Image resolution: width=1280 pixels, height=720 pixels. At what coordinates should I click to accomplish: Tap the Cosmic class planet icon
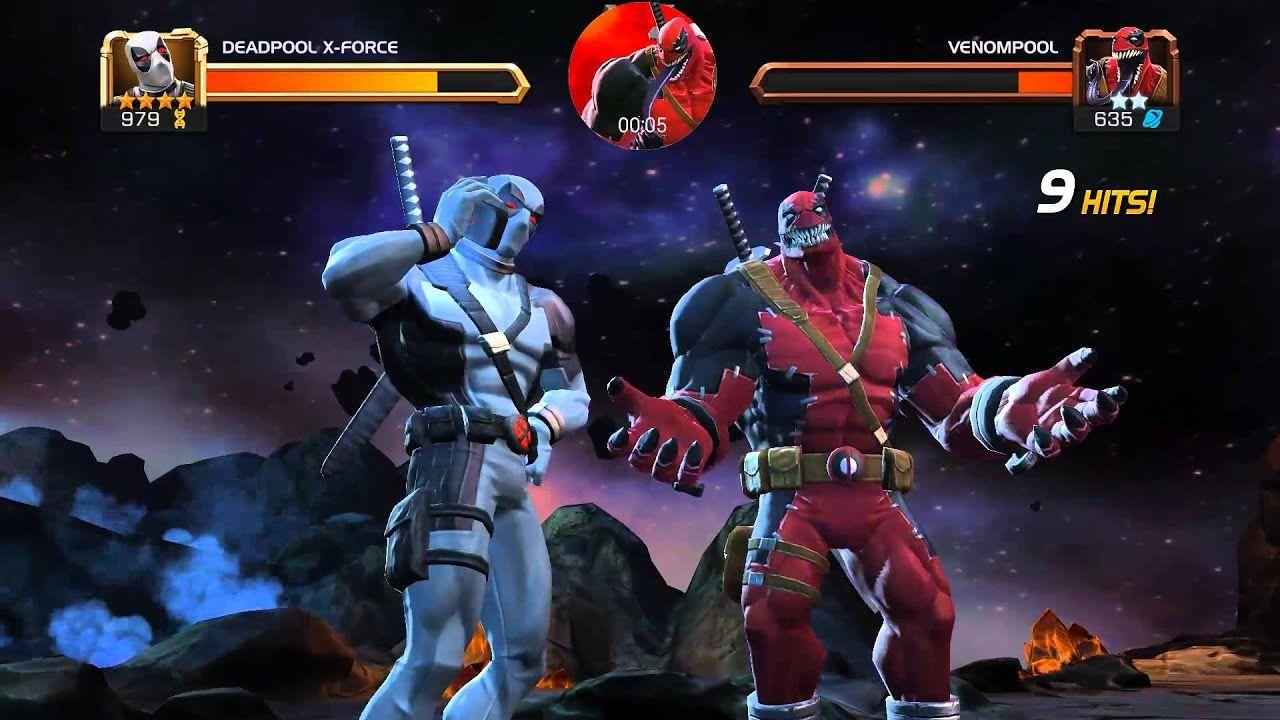coord(1152,118)
